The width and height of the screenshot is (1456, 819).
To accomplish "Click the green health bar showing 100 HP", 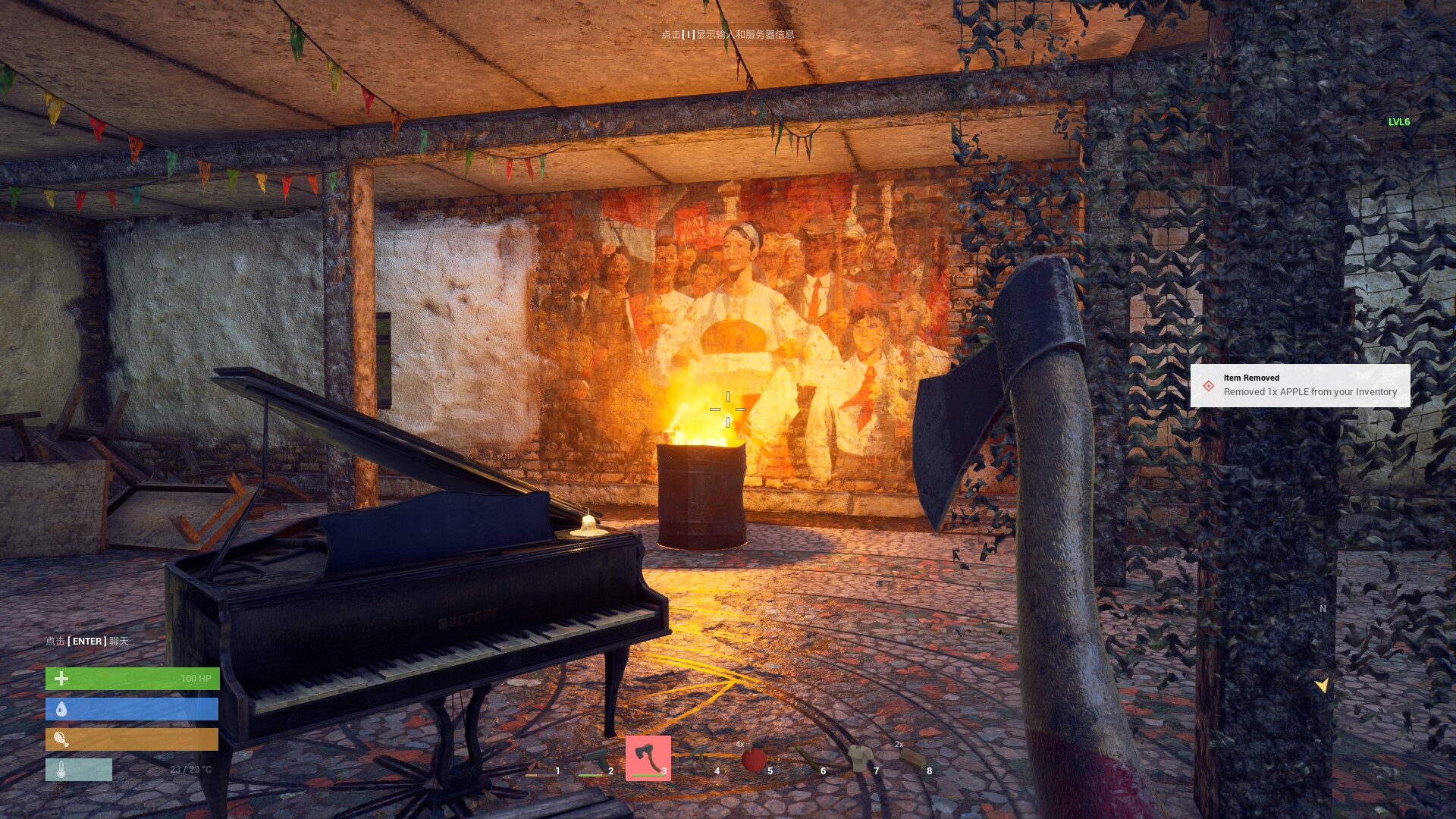I will pos(133,678).
